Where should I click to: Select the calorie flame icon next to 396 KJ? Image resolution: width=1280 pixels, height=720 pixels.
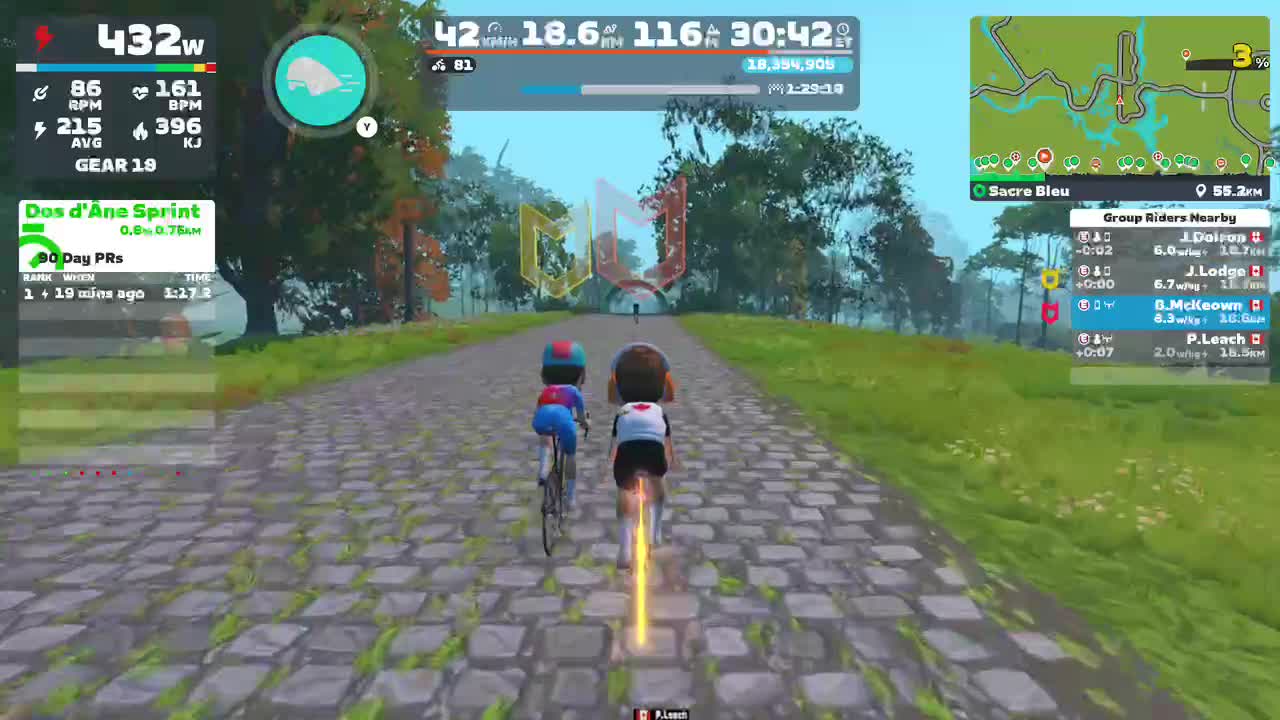tap(141, 130)
